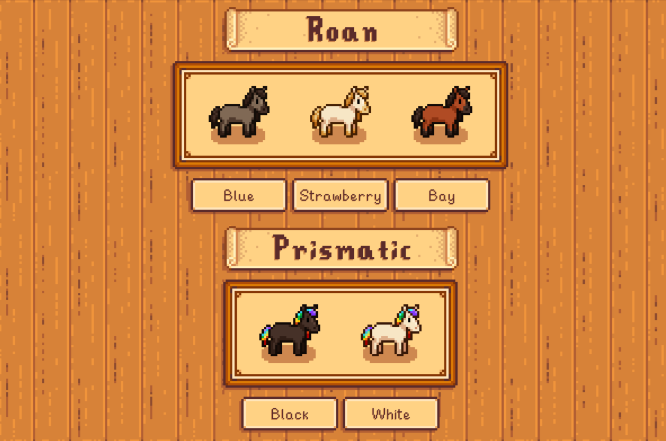Select the cream strawberry roan horse
Viewport: 666px width, 441px height.
[340, 112]
